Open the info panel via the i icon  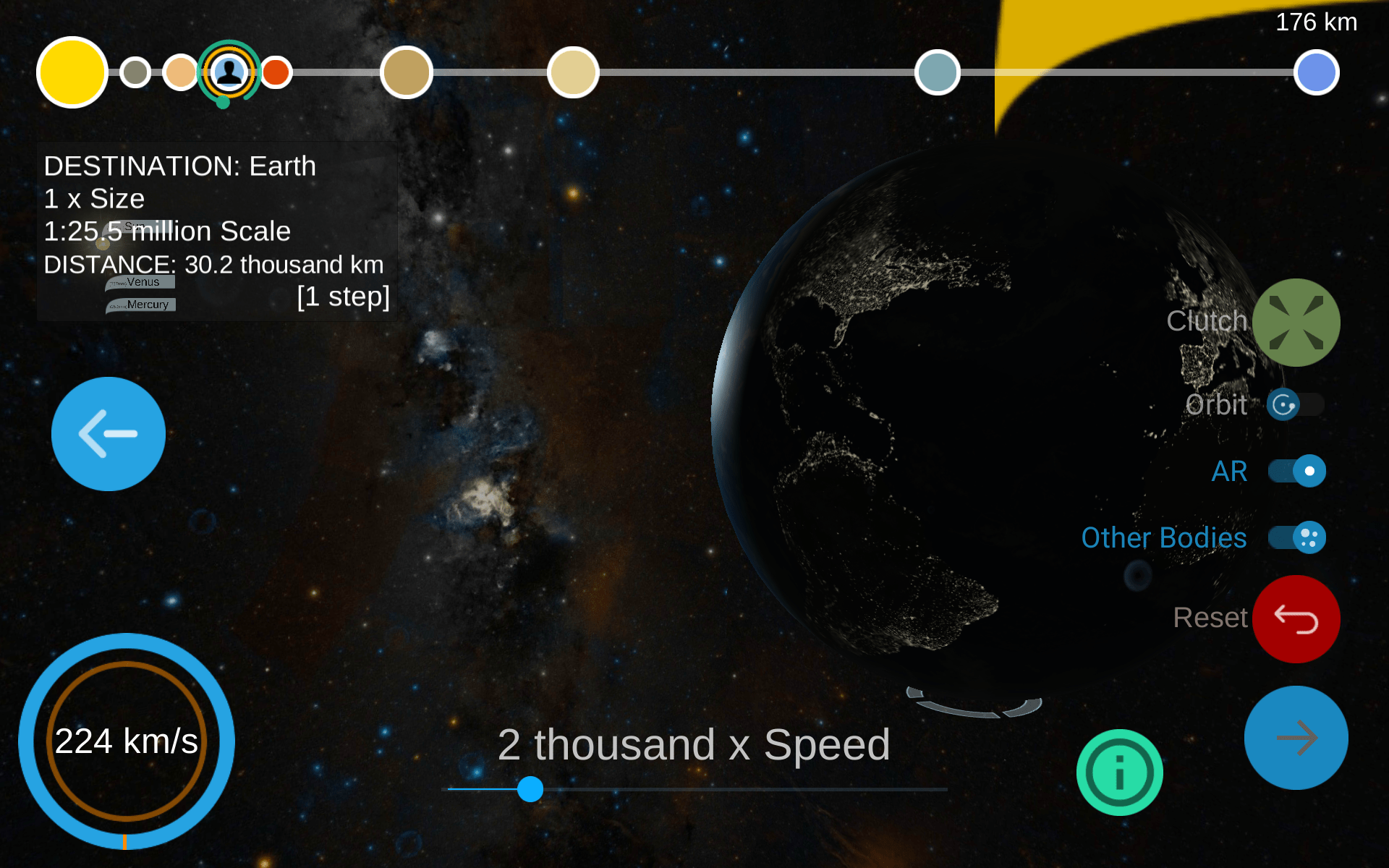[x=1119, y=771]
